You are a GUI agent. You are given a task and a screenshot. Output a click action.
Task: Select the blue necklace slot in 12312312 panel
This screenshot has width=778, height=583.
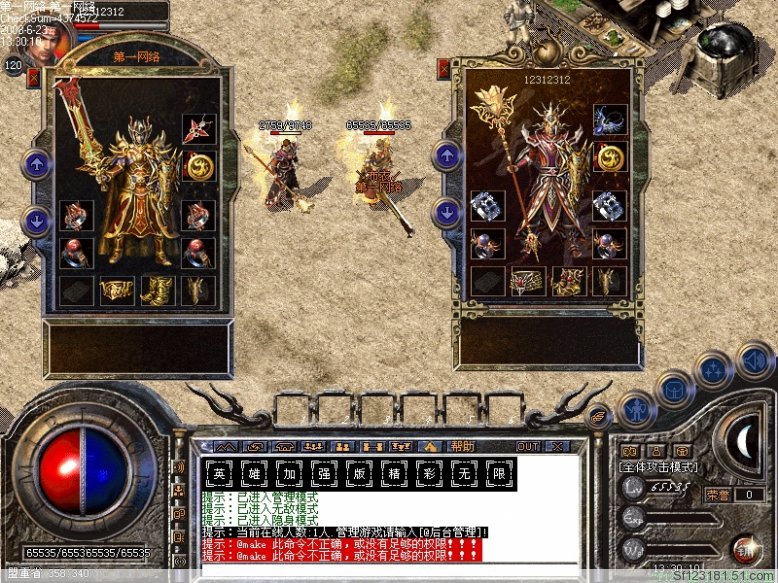[x=610, y=120]
